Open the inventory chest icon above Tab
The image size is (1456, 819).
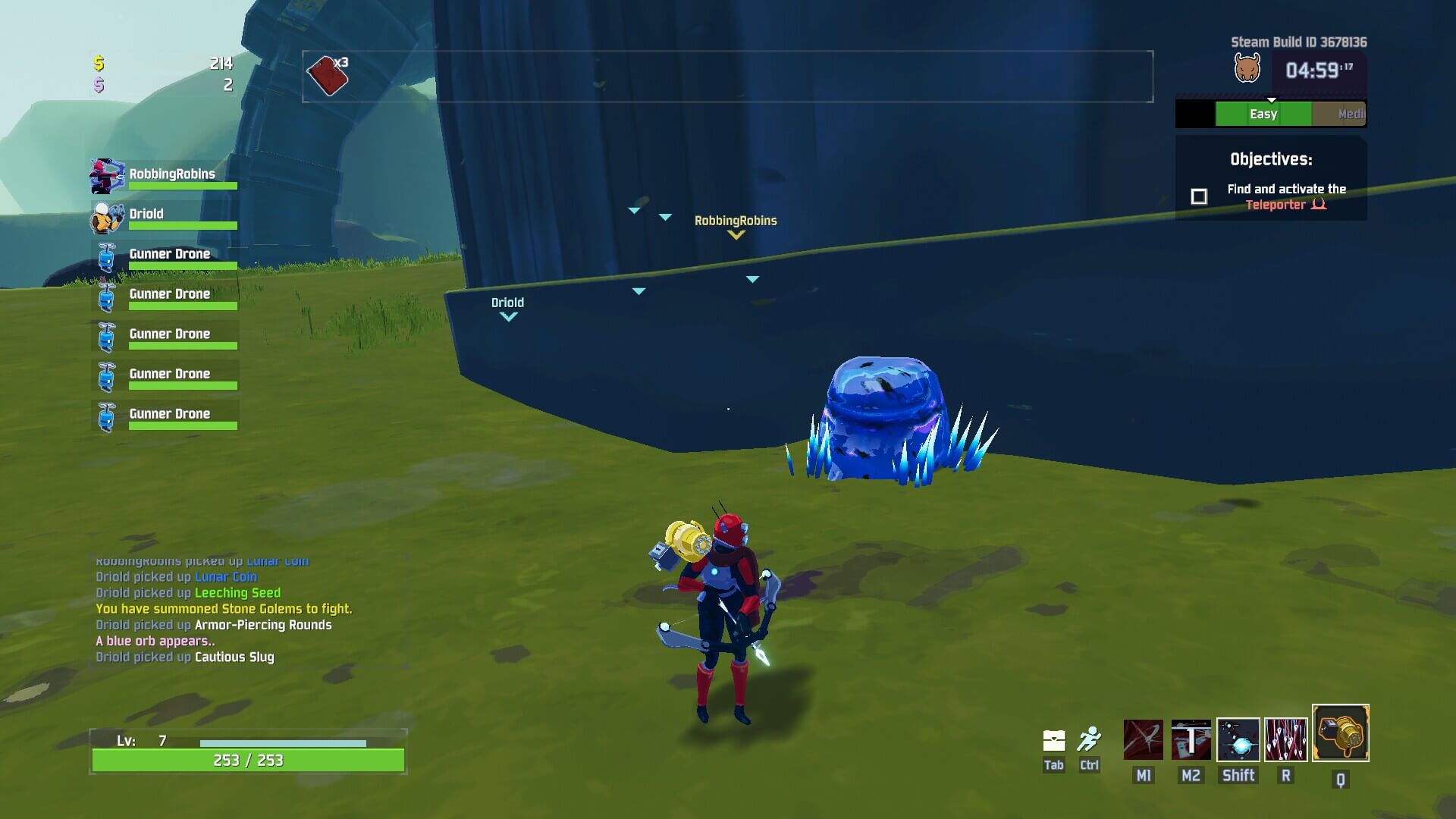coord(1054,740)
